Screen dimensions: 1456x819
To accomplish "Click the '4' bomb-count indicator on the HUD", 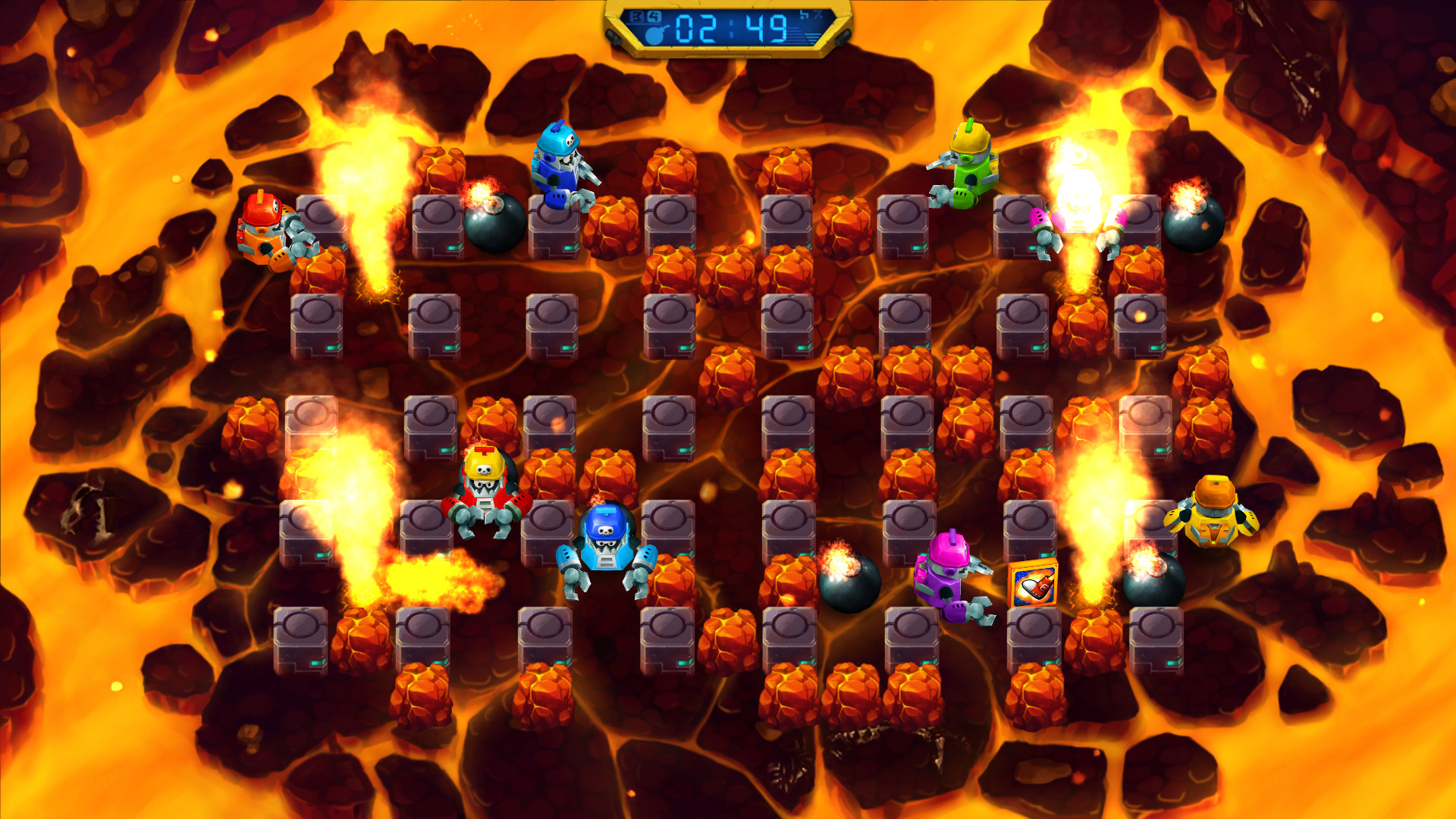I will tap(654, 15).
